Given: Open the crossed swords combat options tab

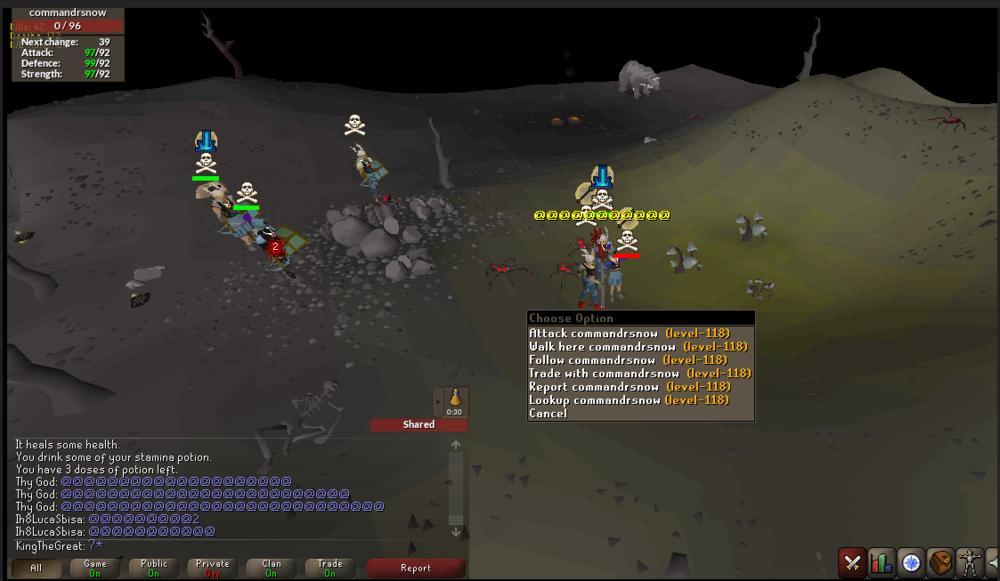Looking at the screenshot, I should (x=853, y=562).
